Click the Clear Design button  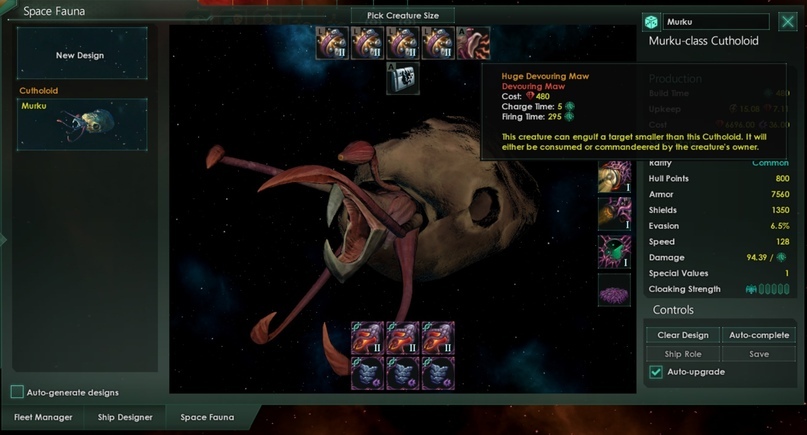pos(683,335)
